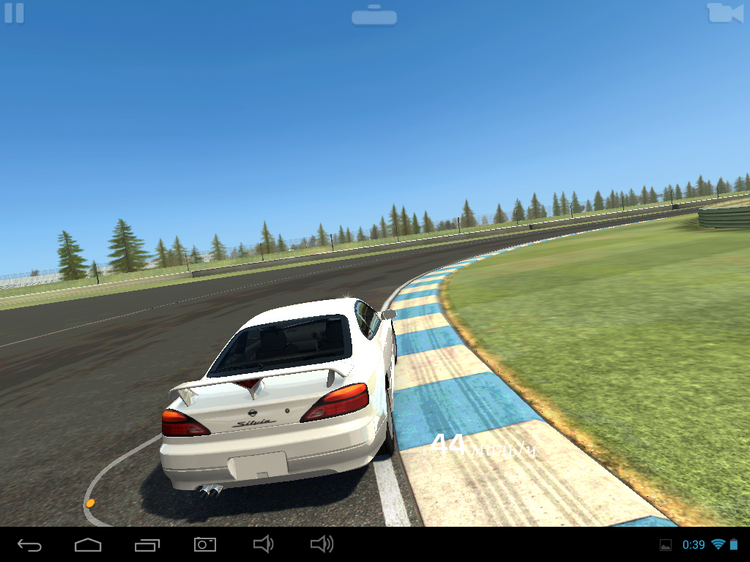Take a screenshot with the camera button
The image size is (750, 562).
[x=205, y=544]
